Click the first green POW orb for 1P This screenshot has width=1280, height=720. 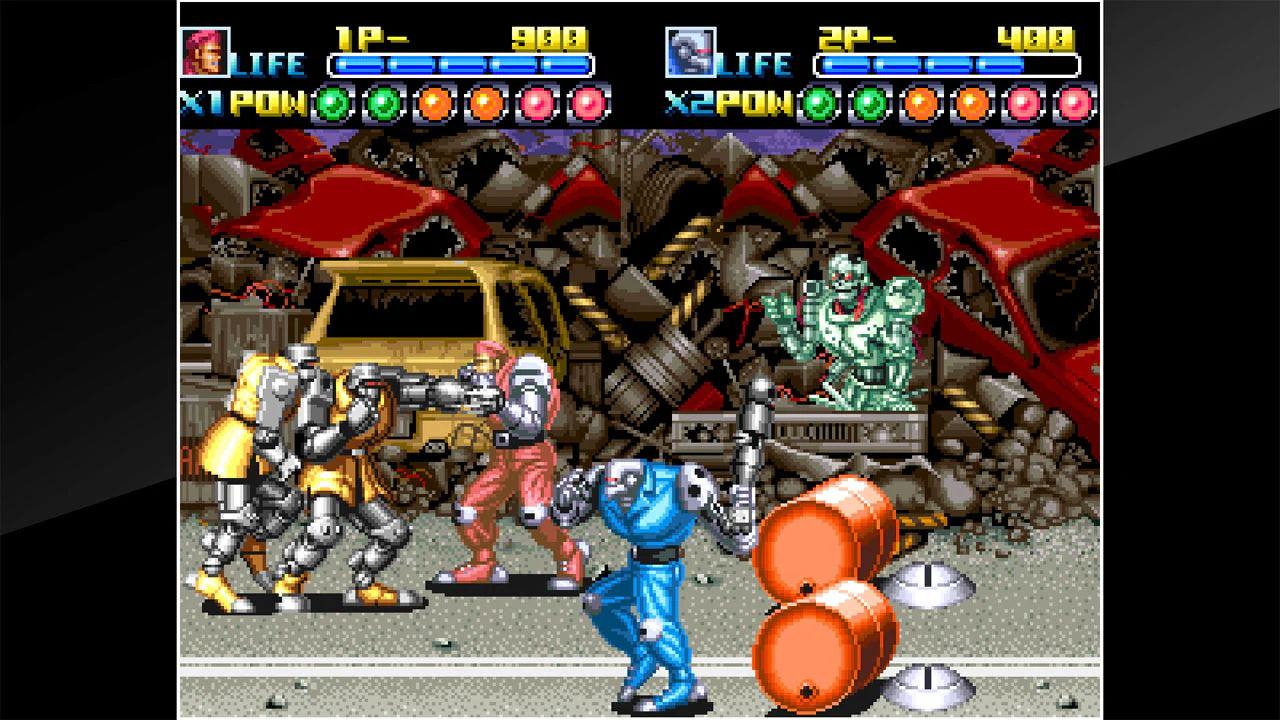330,100
